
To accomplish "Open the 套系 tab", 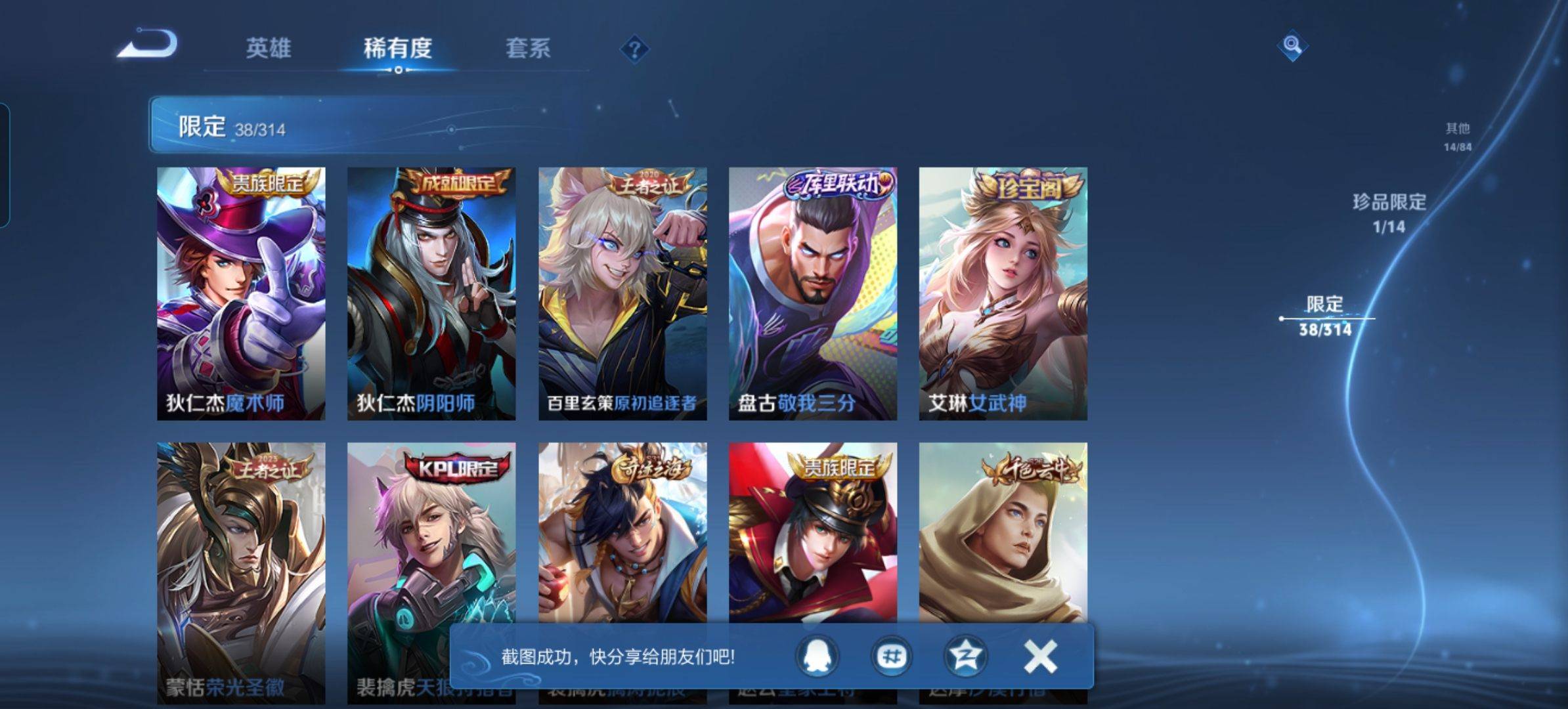I will [x=528, y=48].
